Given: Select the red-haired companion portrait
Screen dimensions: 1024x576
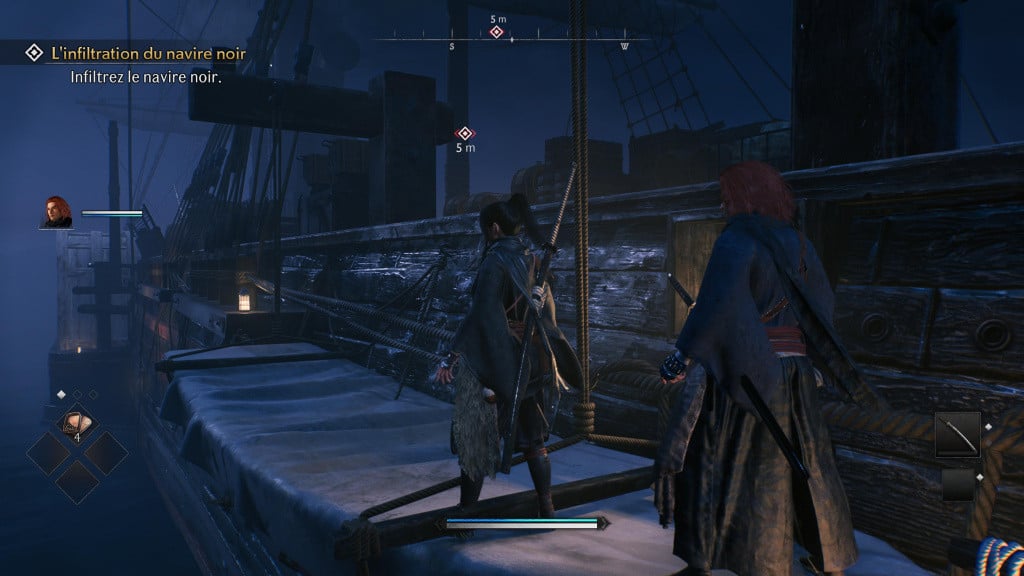Looking at the screenshot, I should tap(56, 212).
